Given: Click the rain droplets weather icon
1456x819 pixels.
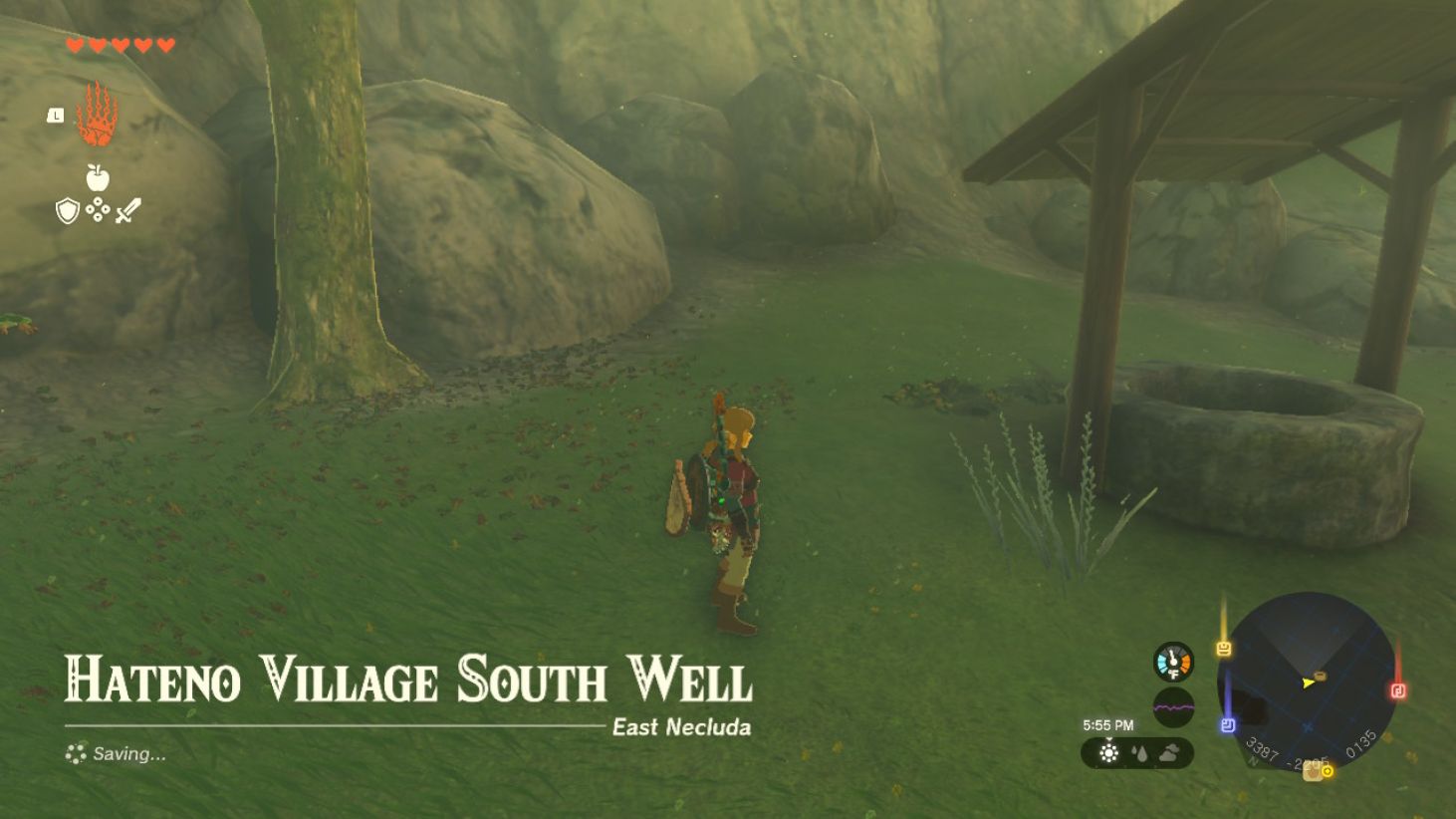Looking at the screenshot, I should point(1140,752).
